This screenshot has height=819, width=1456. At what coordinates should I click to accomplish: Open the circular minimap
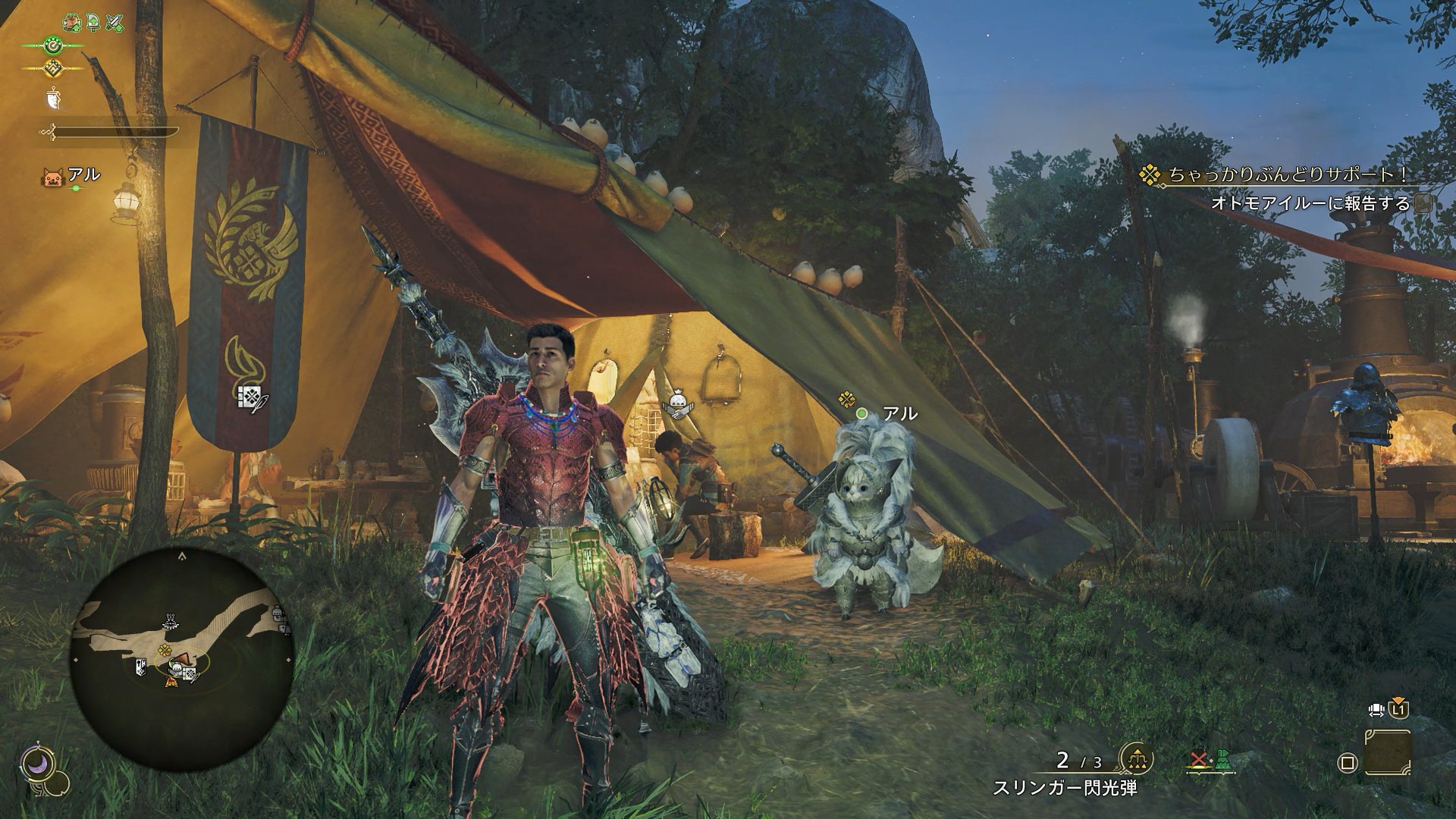click(182, 660)
